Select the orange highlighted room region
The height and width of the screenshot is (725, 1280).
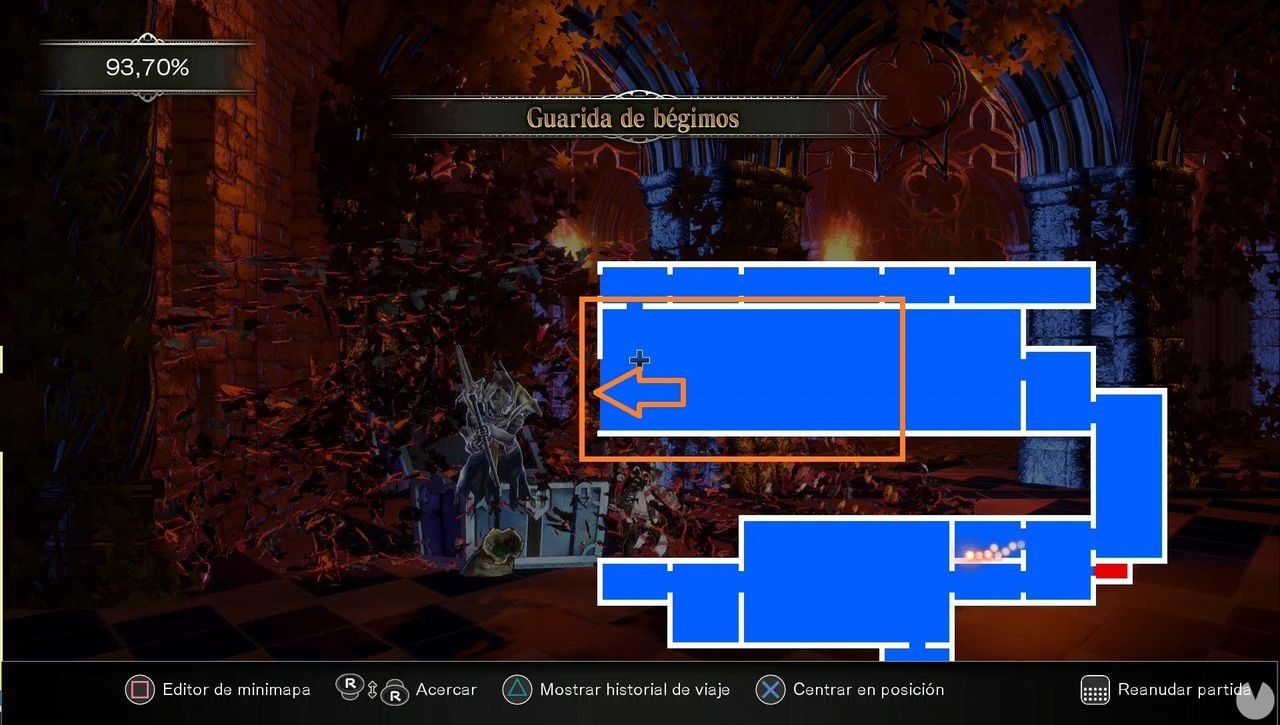tap(742, 377)
